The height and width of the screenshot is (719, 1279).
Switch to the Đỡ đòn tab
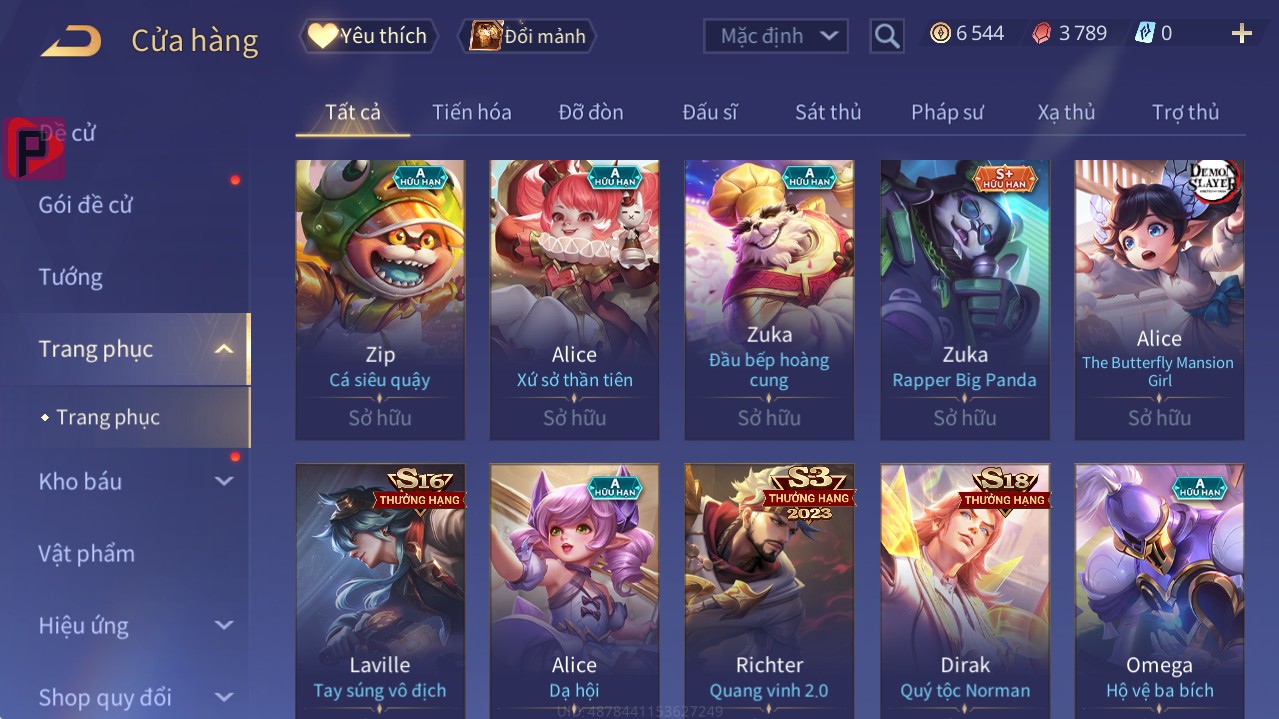[591, 112]
